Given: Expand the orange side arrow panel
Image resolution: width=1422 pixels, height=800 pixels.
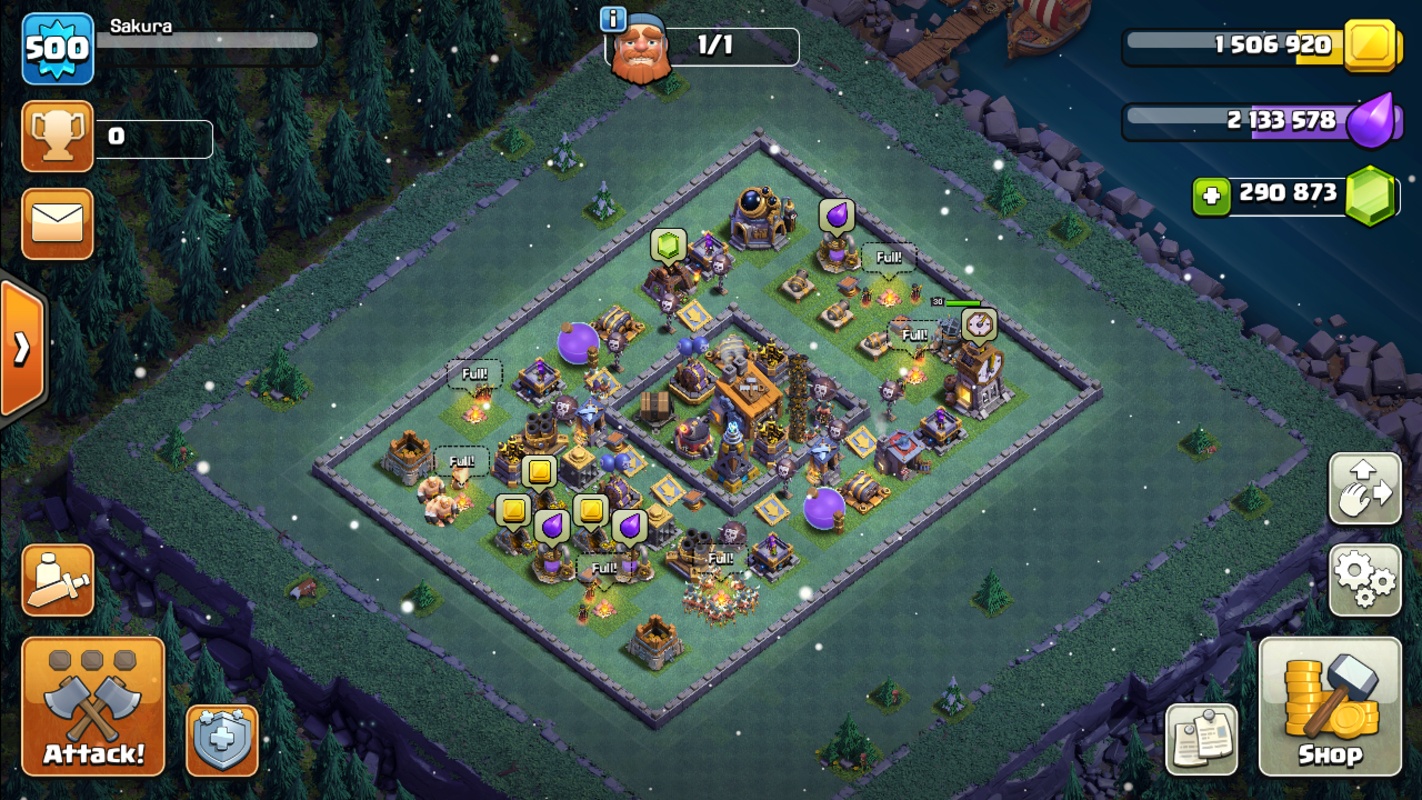Looking at the screenshot, I should [x=22, y=348].
